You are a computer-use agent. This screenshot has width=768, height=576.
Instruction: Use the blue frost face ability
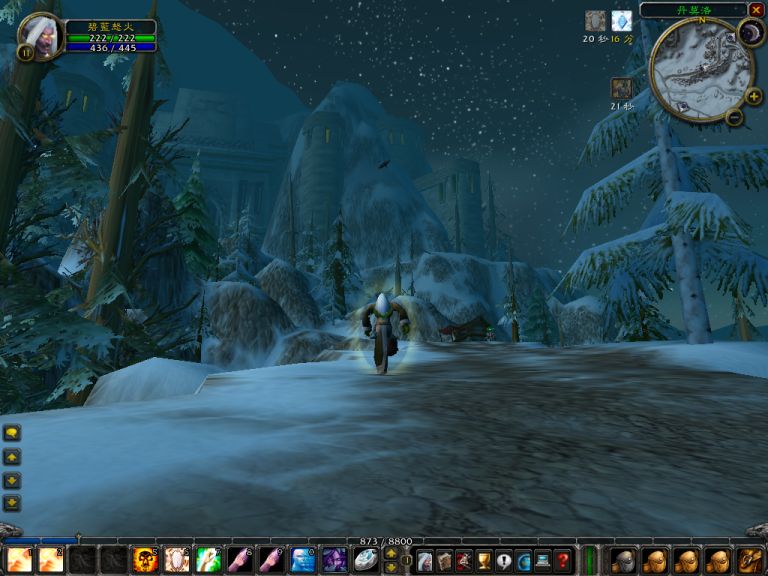[302, 560]
